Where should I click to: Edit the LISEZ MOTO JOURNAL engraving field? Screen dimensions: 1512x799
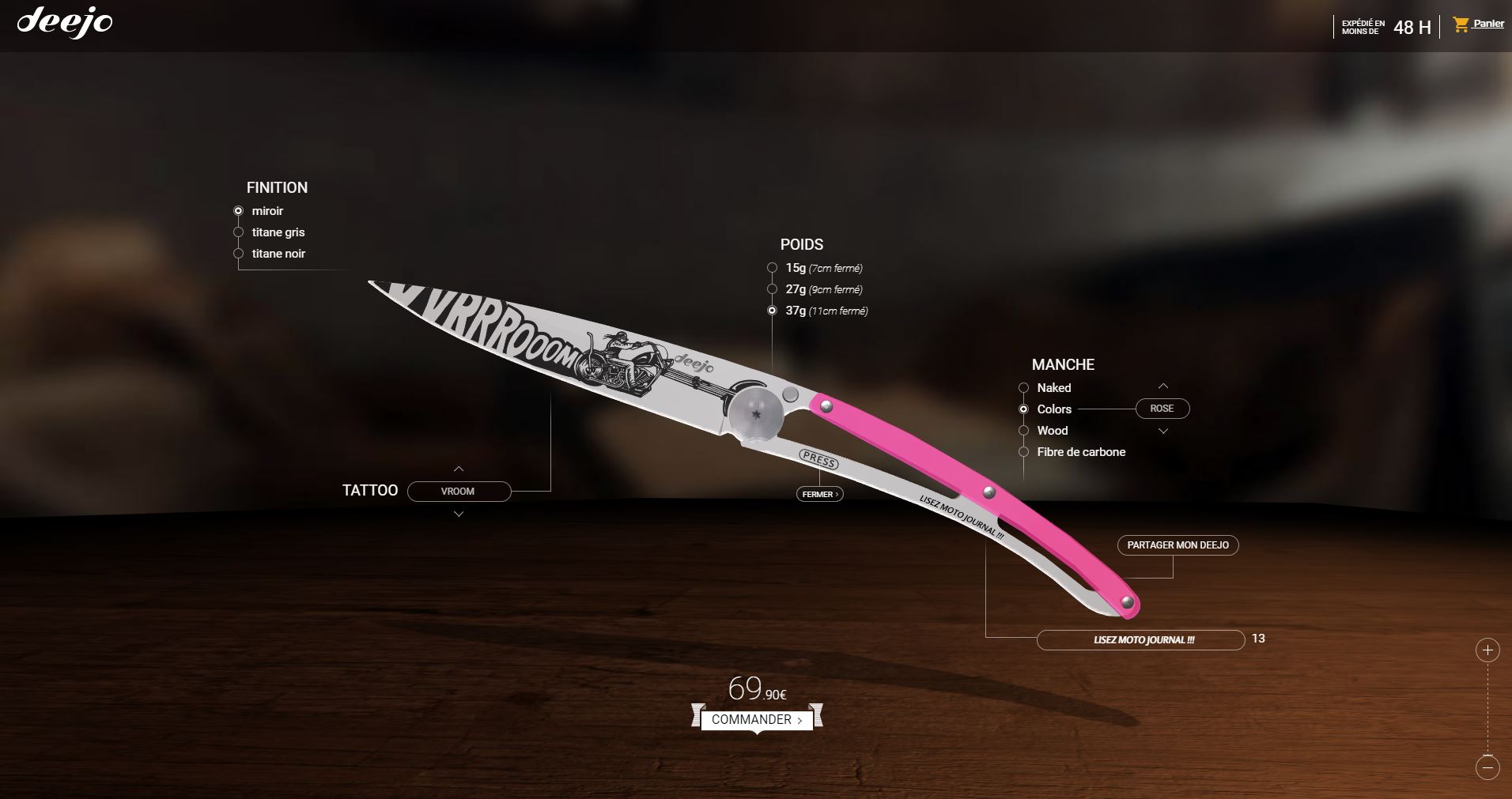pyautogui.click(x=1140, y=640)
